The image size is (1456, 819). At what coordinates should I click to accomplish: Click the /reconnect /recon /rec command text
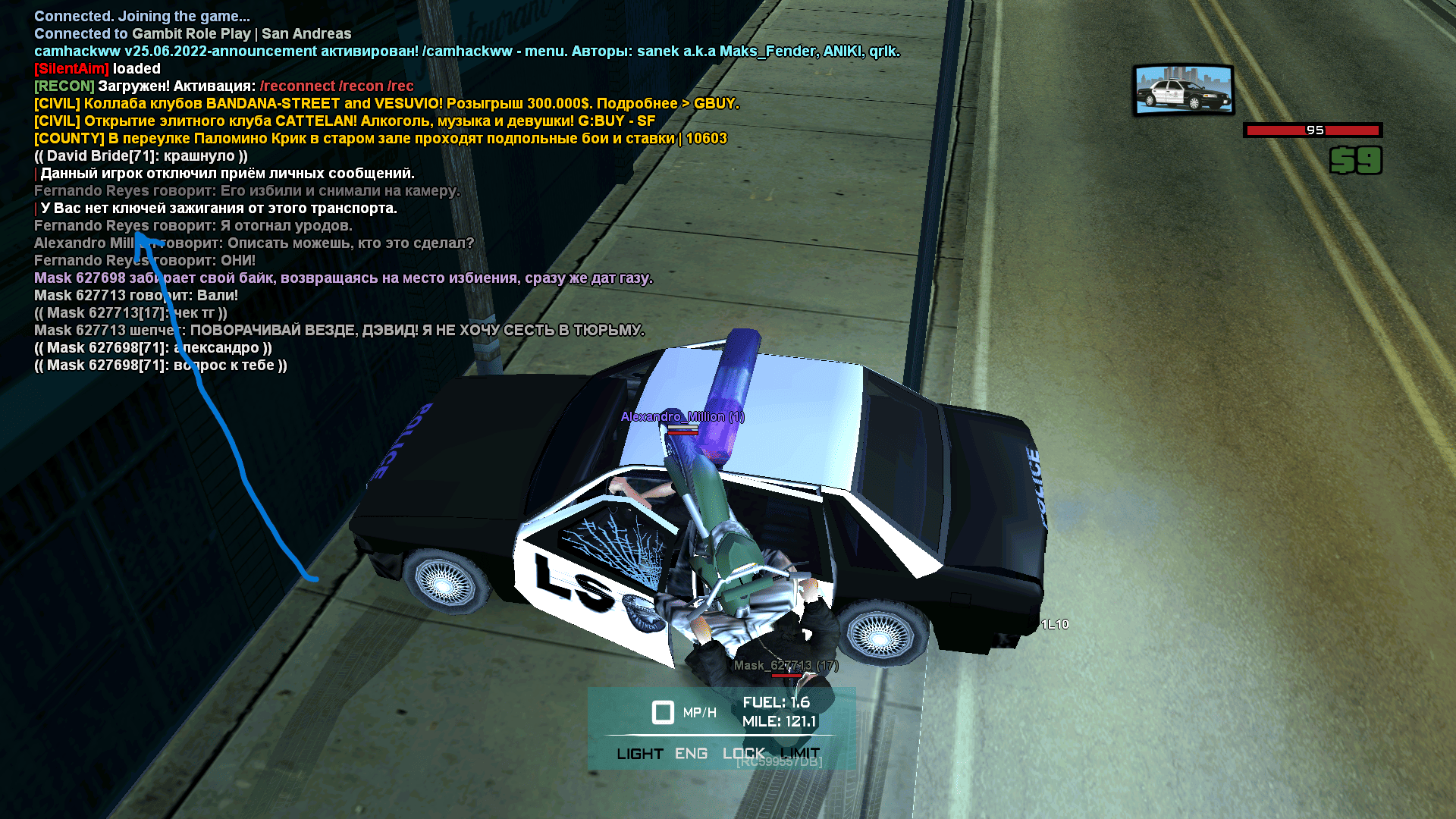pos(337,86)
